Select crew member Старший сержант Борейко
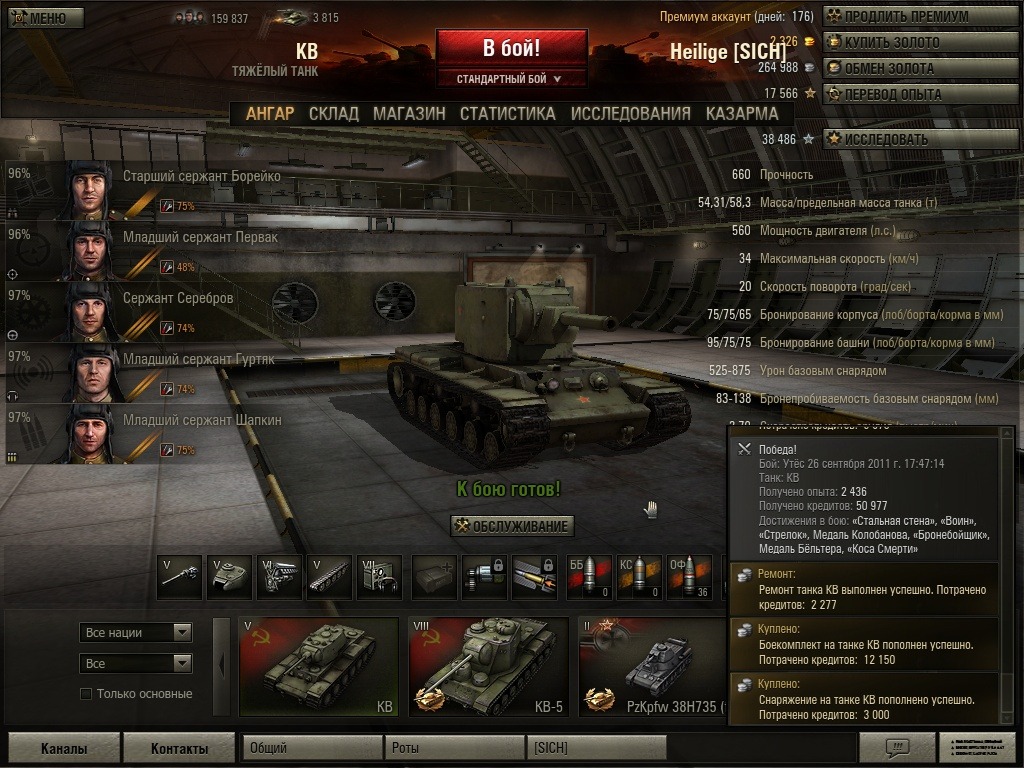Screen dimensions: 1024x768 point(200,177)
